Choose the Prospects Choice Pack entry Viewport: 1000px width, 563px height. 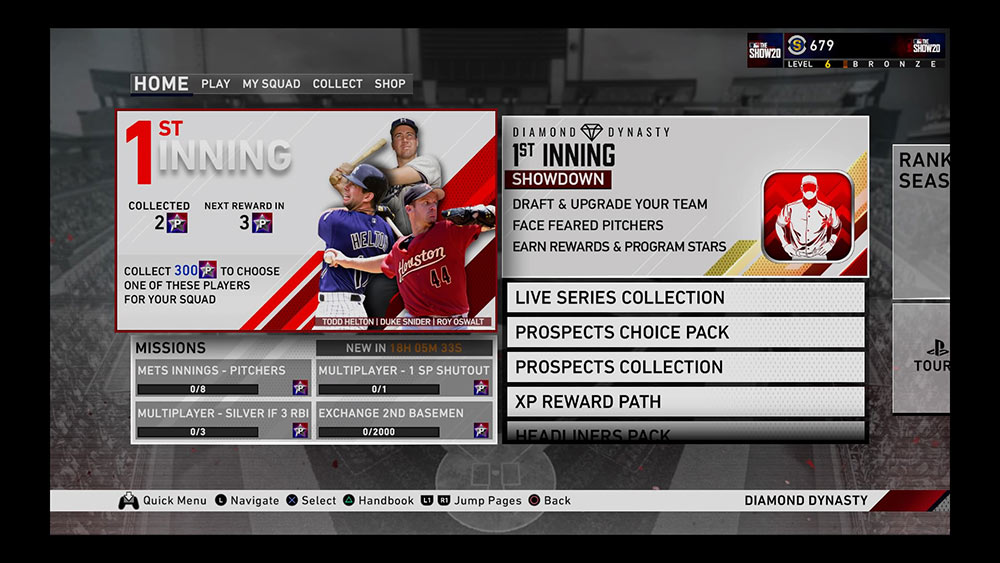tap(685, 332)
